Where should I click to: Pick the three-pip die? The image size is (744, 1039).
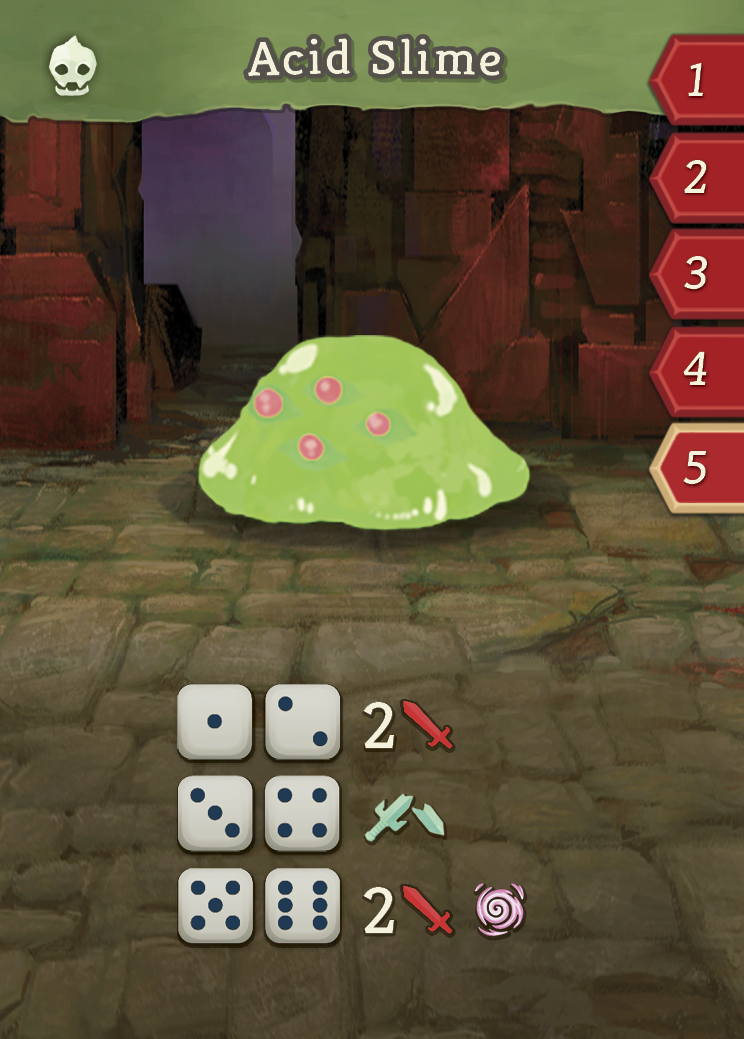pyautogui.click(x=214, y=813)
